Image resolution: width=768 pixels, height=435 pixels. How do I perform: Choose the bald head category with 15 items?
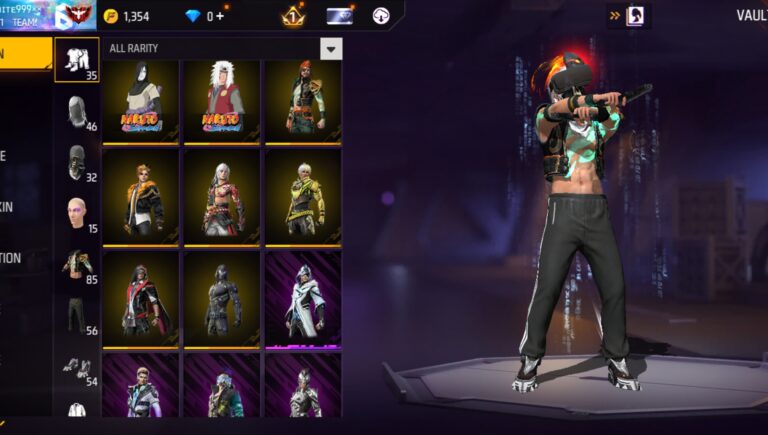click(77, 214)
